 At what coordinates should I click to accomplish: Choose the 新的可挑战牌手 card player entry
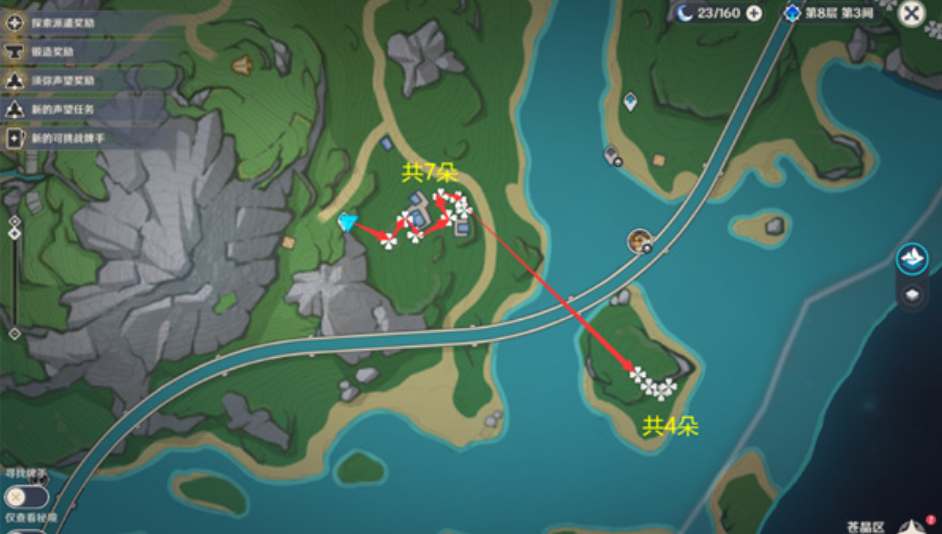[x=68, y=138]
